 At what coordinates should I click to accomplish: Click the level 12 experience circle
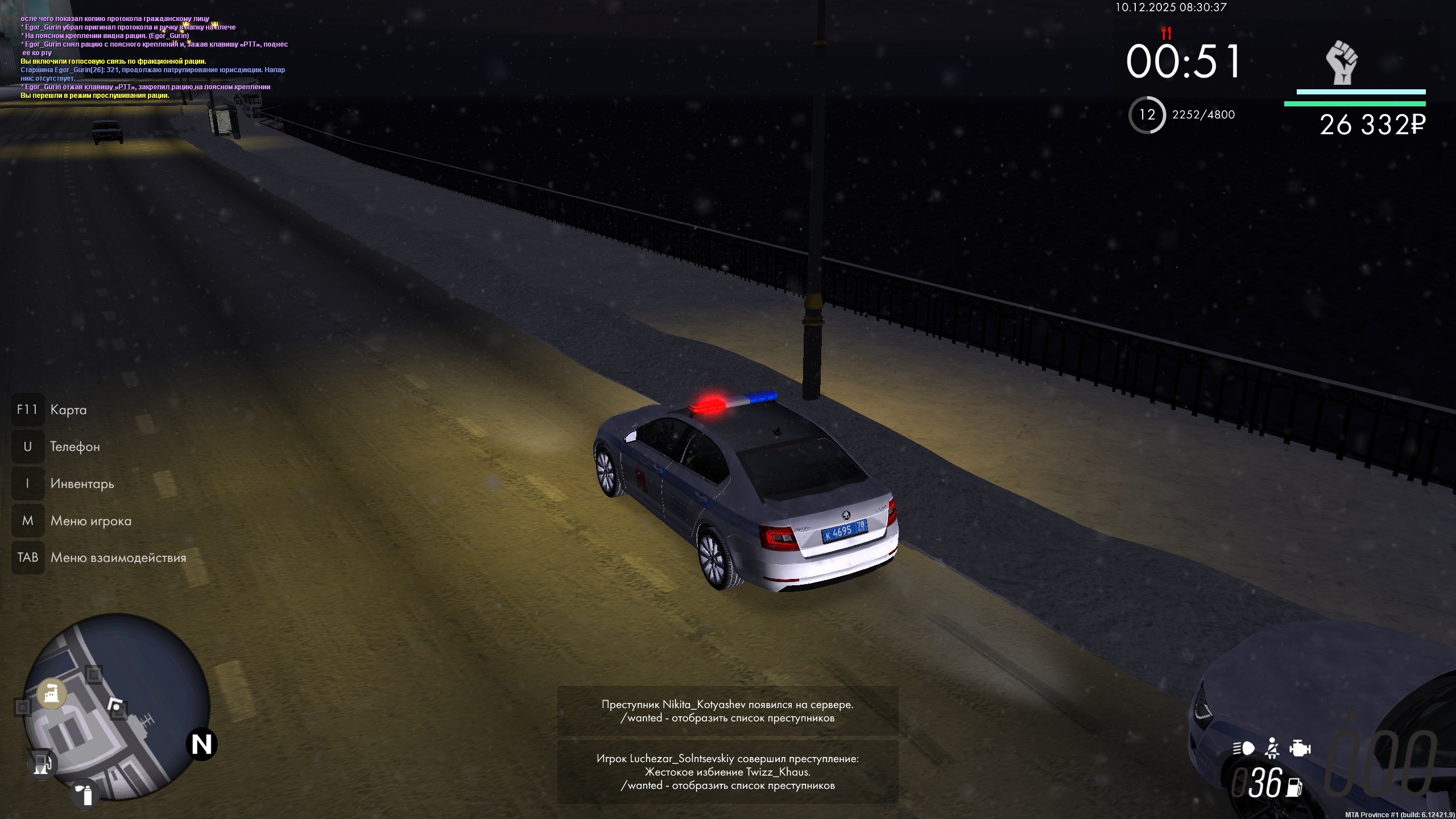coord(1147,115)
